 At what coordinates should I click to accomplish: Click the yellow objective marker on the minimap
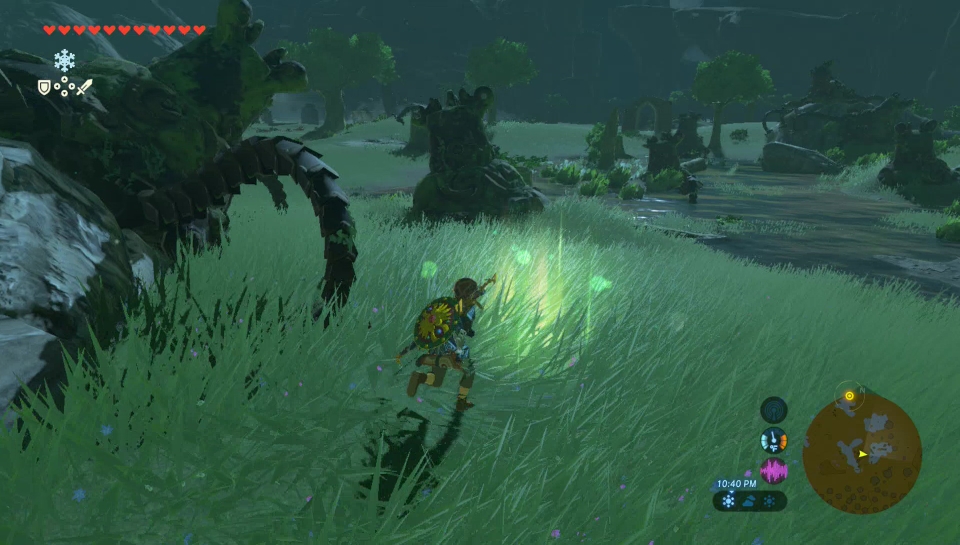[x=849, y=396]
